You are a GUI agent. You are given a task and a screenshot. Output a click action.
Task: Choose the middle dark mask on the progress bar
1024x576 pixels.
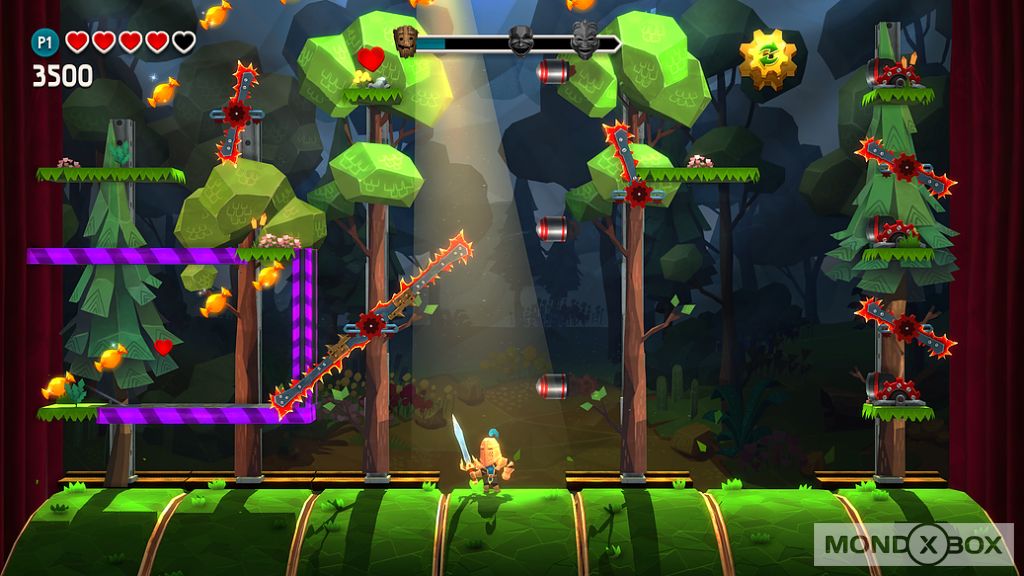point(519,41)
